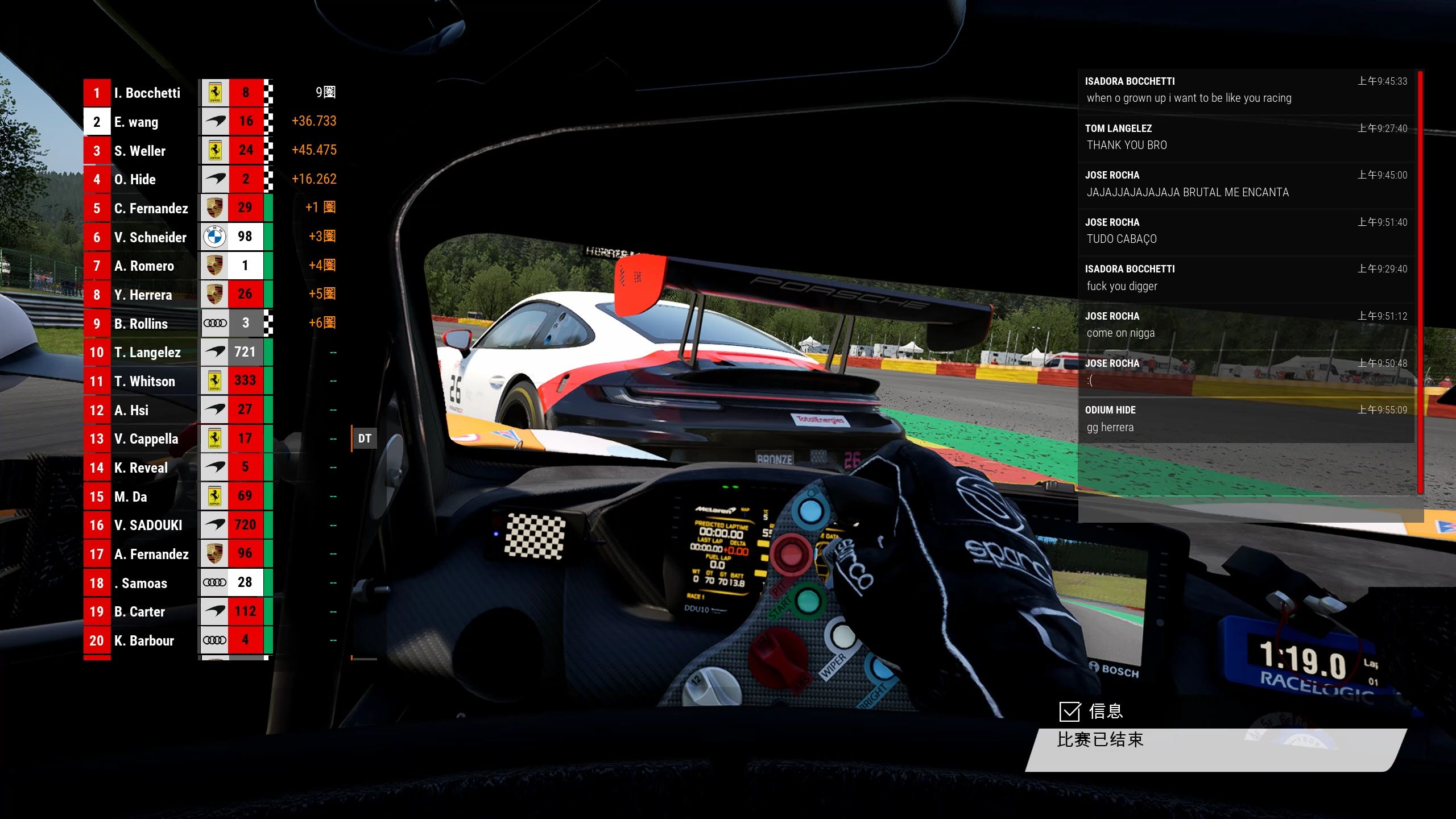Pick C. Fernandez from the standings
The height and width of the screenshot is (819, 1456).
(151, 208)
